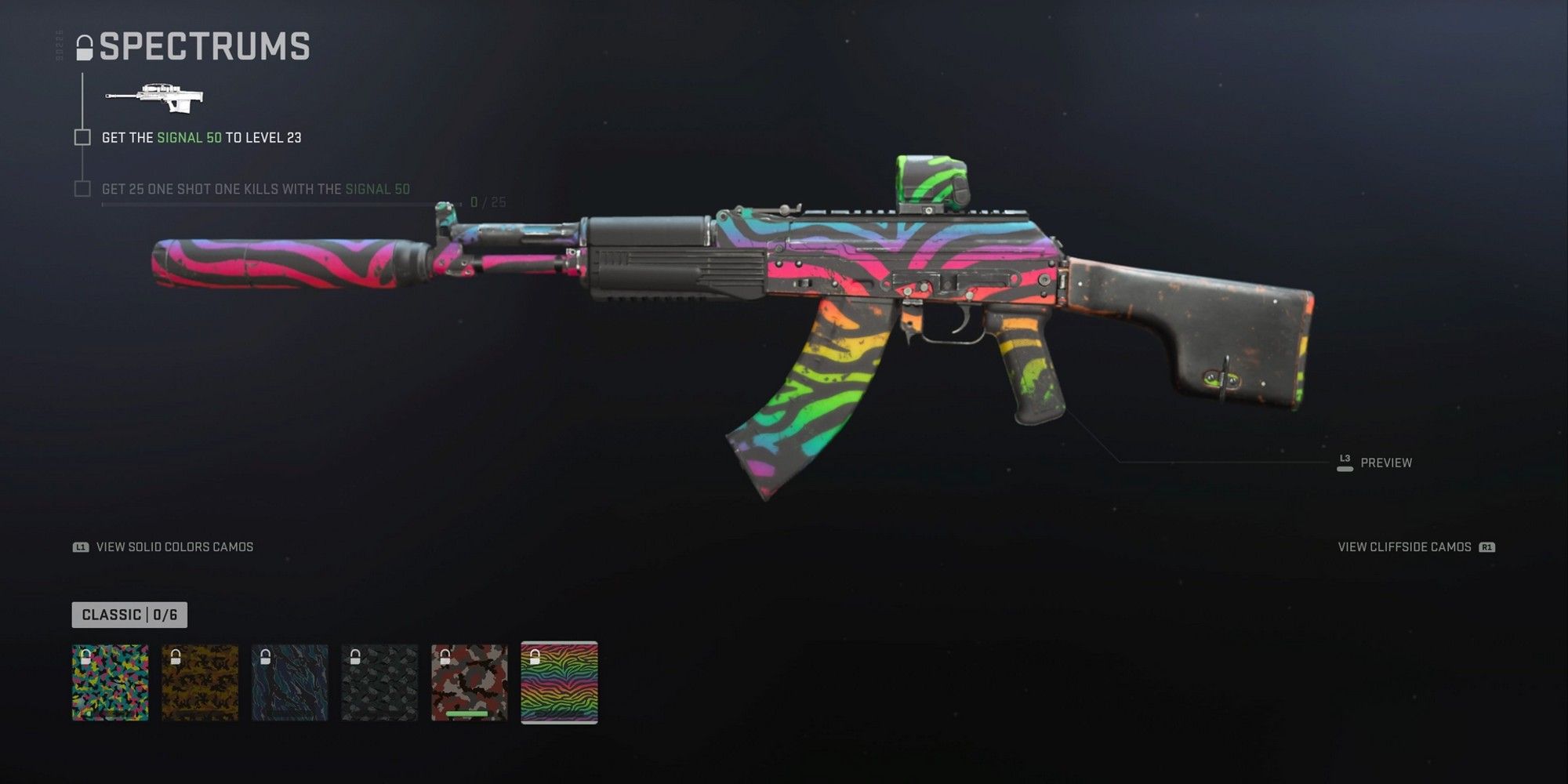The image size is (1568, 784).
Task: Click the PREVIEW label
Action: point(1388,463)
